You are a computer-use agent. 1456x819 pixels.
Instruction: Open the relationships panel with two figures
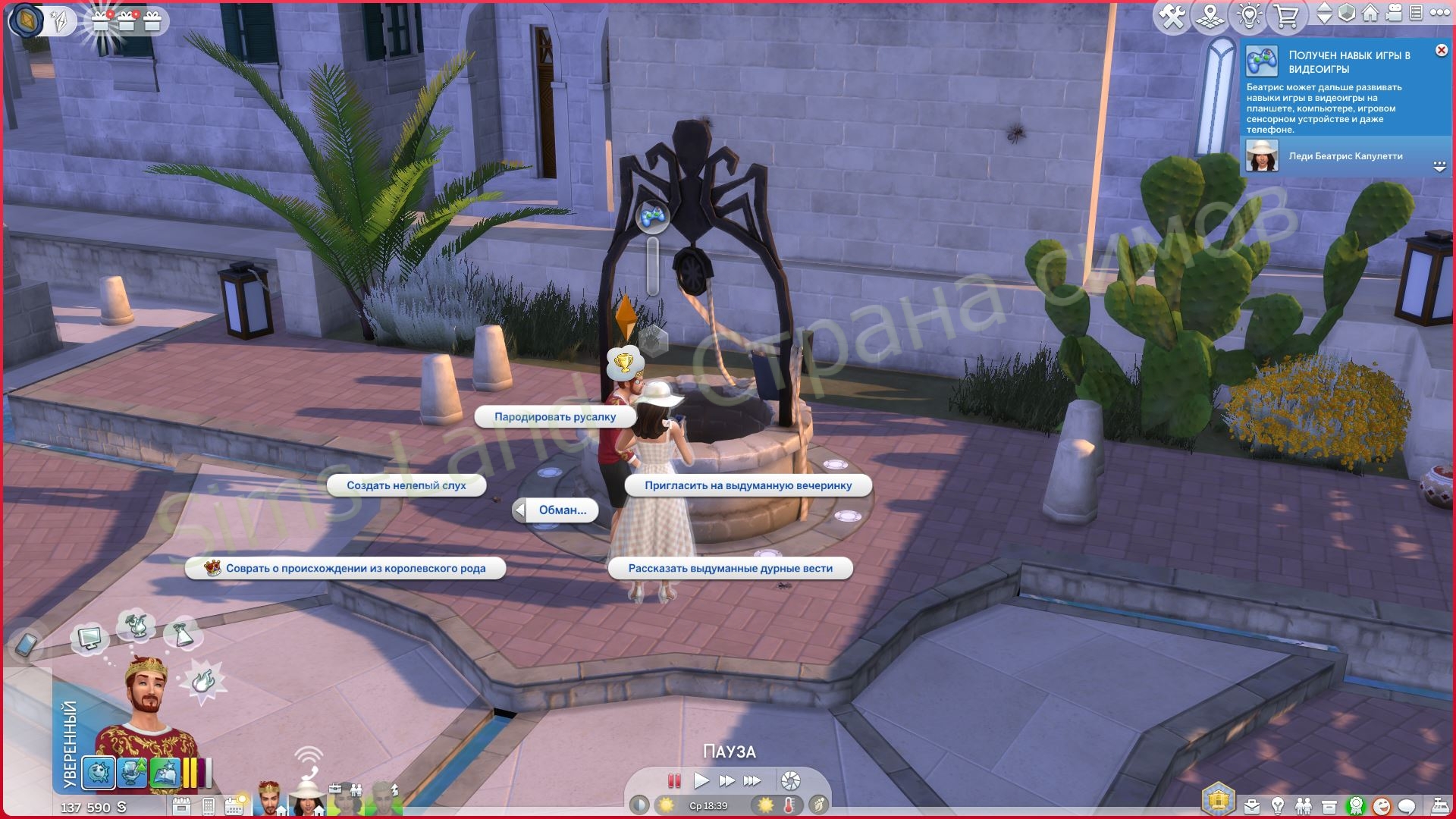tap(1304, 805)
